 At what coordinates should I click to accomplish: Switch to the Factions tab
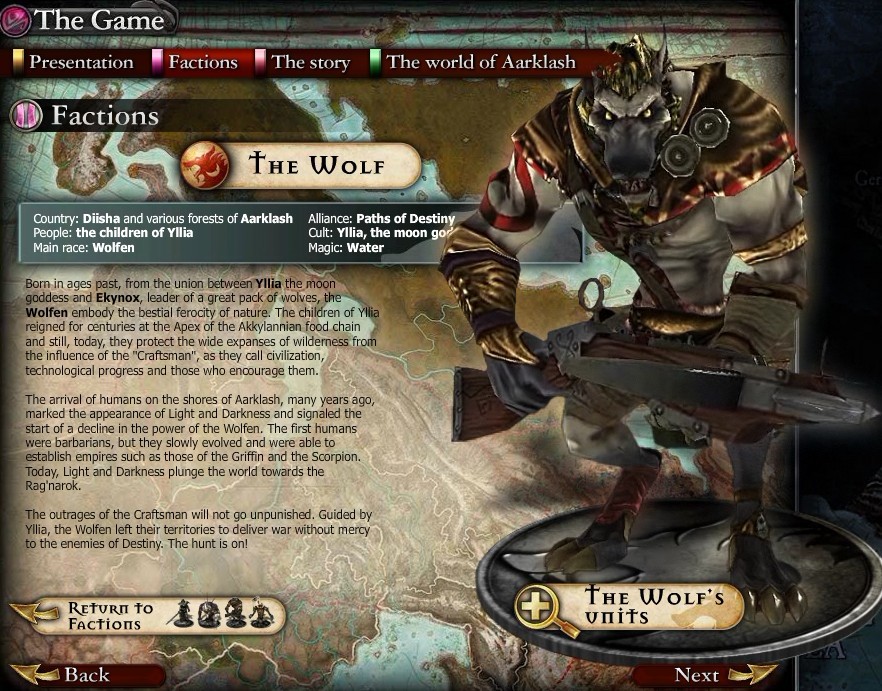point(202,62)
